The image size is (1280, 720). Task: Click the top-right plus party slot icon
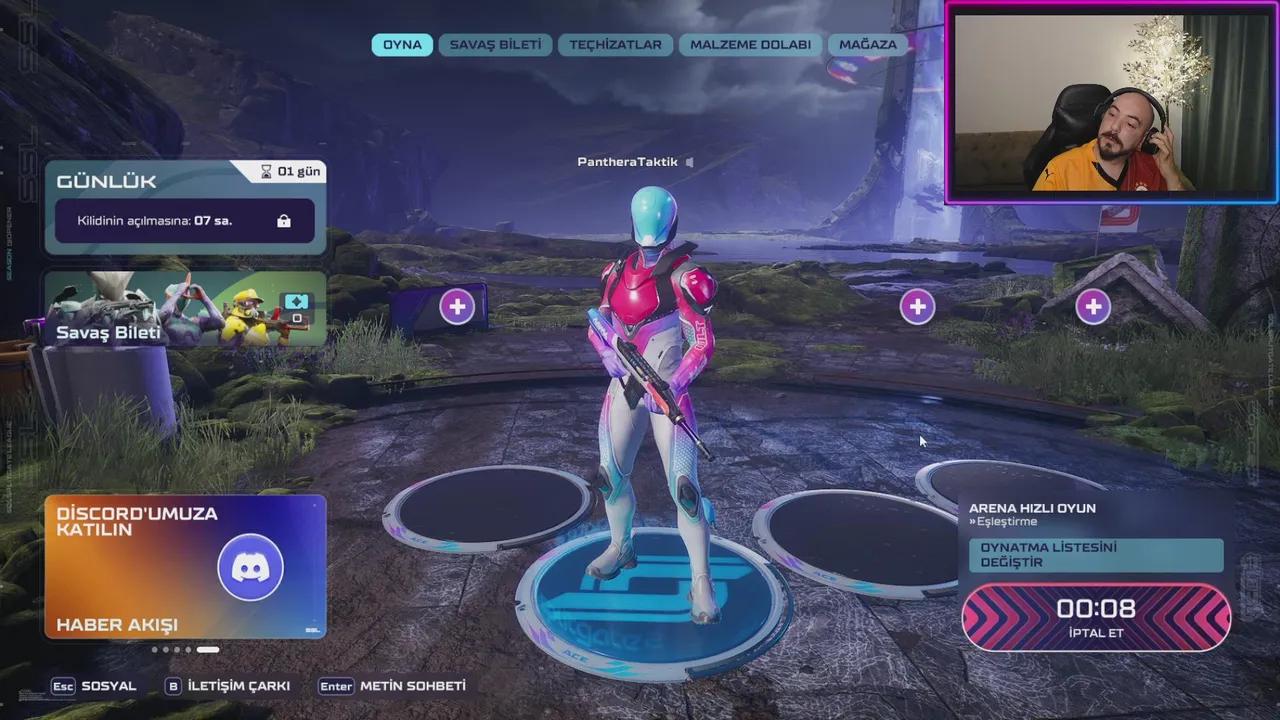(x=1093, y=306)
